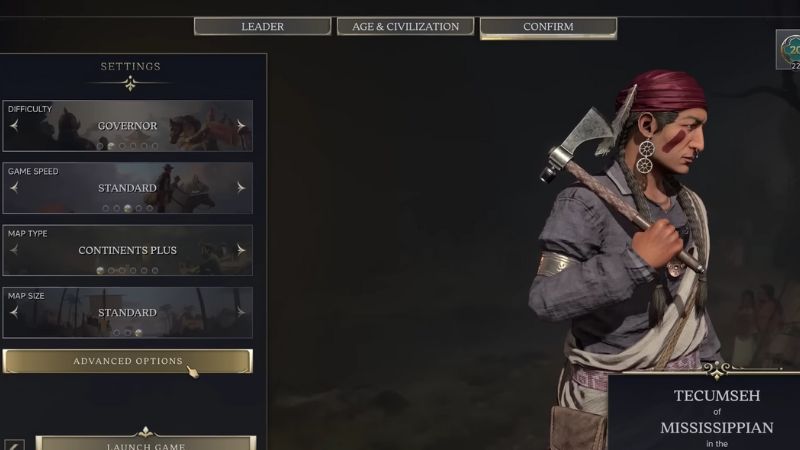This screenshot has width=800, height=450.
Task: Open the player profile badge
Action: click(x=788, y=51)
